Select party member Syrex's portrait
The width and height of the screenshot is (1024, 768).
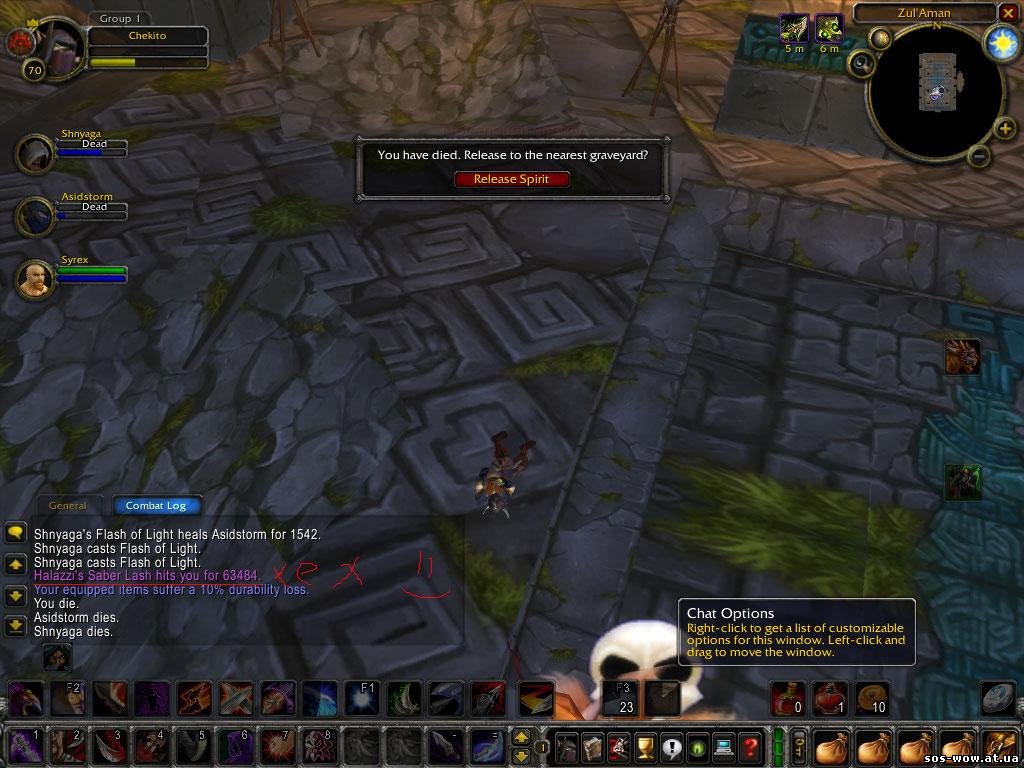[35, 279]
